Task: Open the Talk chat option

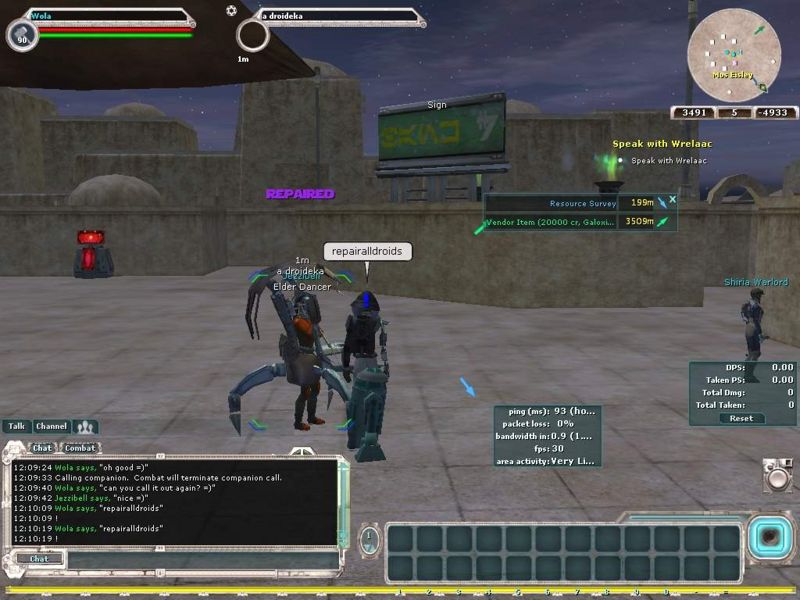Action: [x=16, y=426]
